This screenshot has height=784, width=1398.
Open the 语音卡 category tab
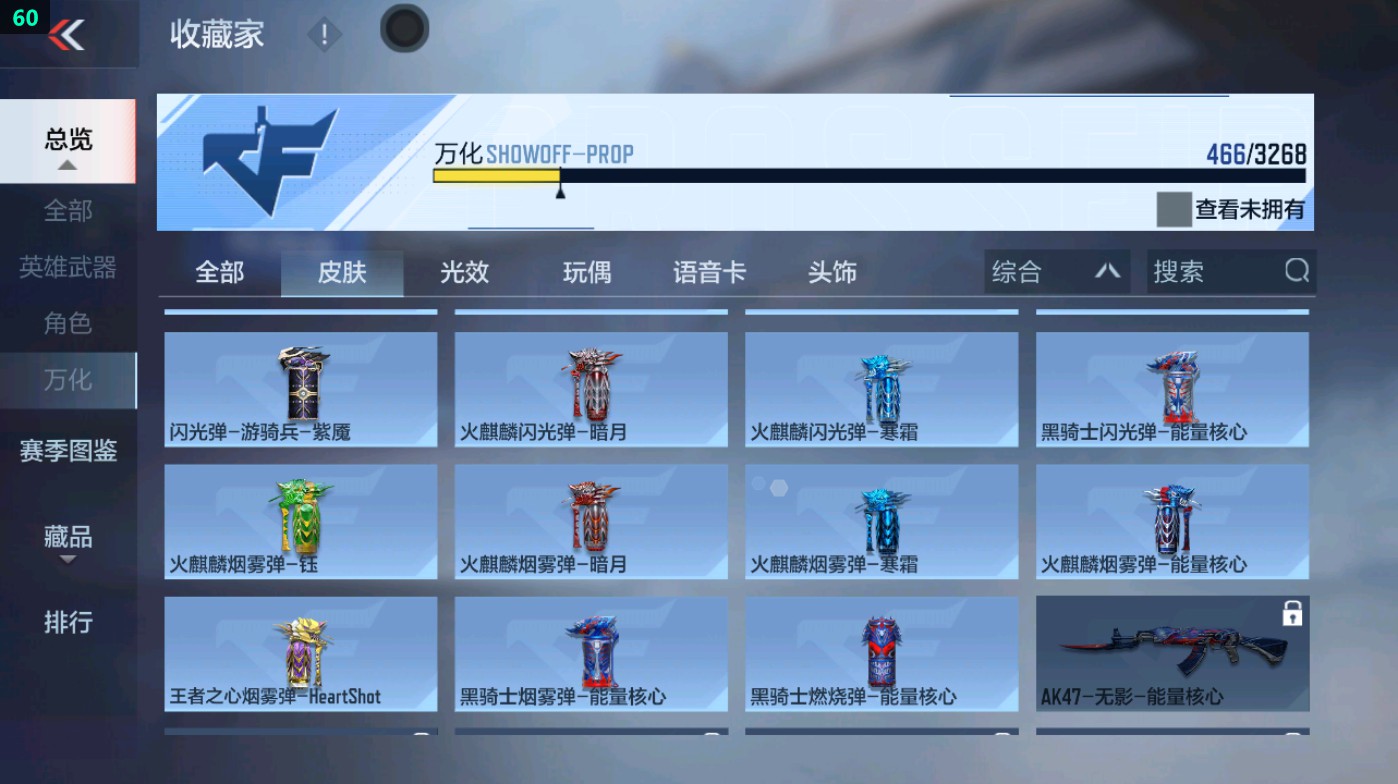(x=708, y=272)
